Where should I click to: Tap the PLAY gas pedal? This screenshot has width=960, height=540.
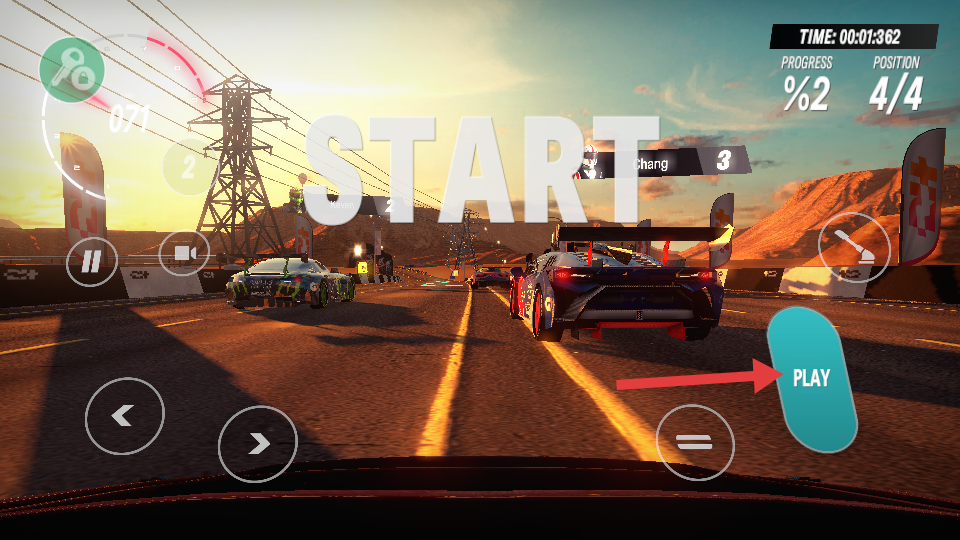[813, 379]
